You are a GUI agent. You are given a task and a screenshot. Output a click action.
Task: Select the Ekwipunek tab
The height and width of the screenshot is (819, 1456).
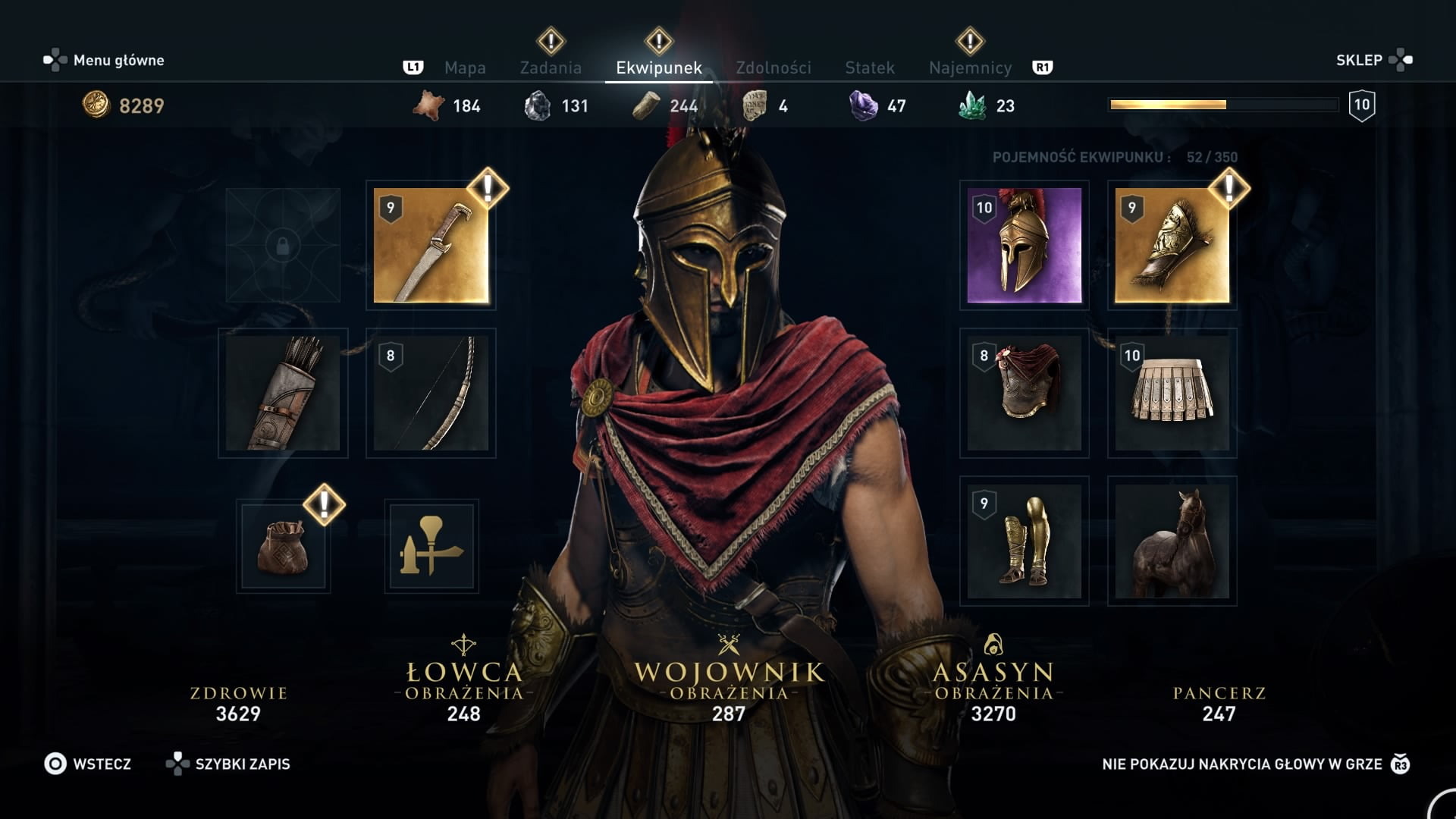tap(658, 67)
